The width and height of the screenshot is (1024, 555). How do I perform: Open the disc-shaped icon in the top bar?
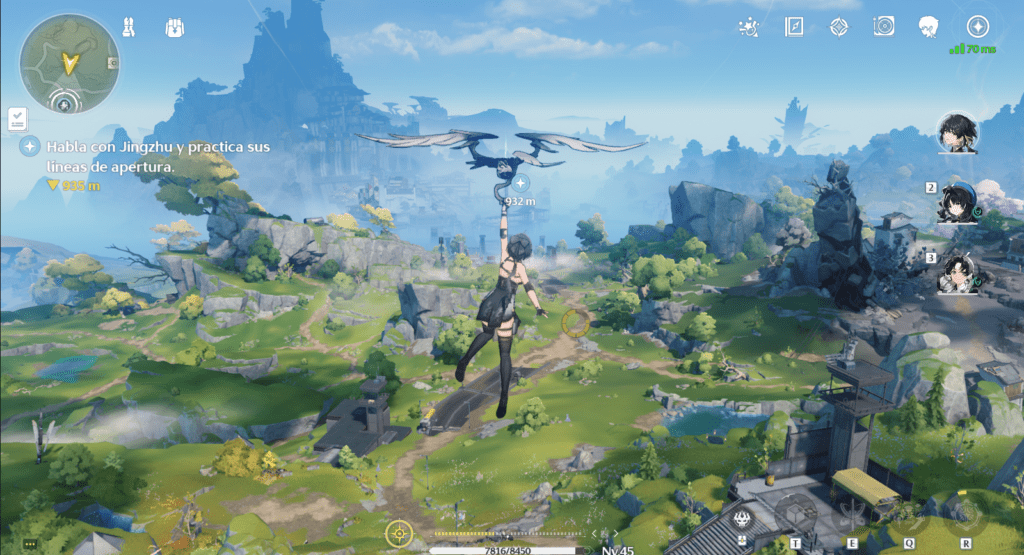883,26
